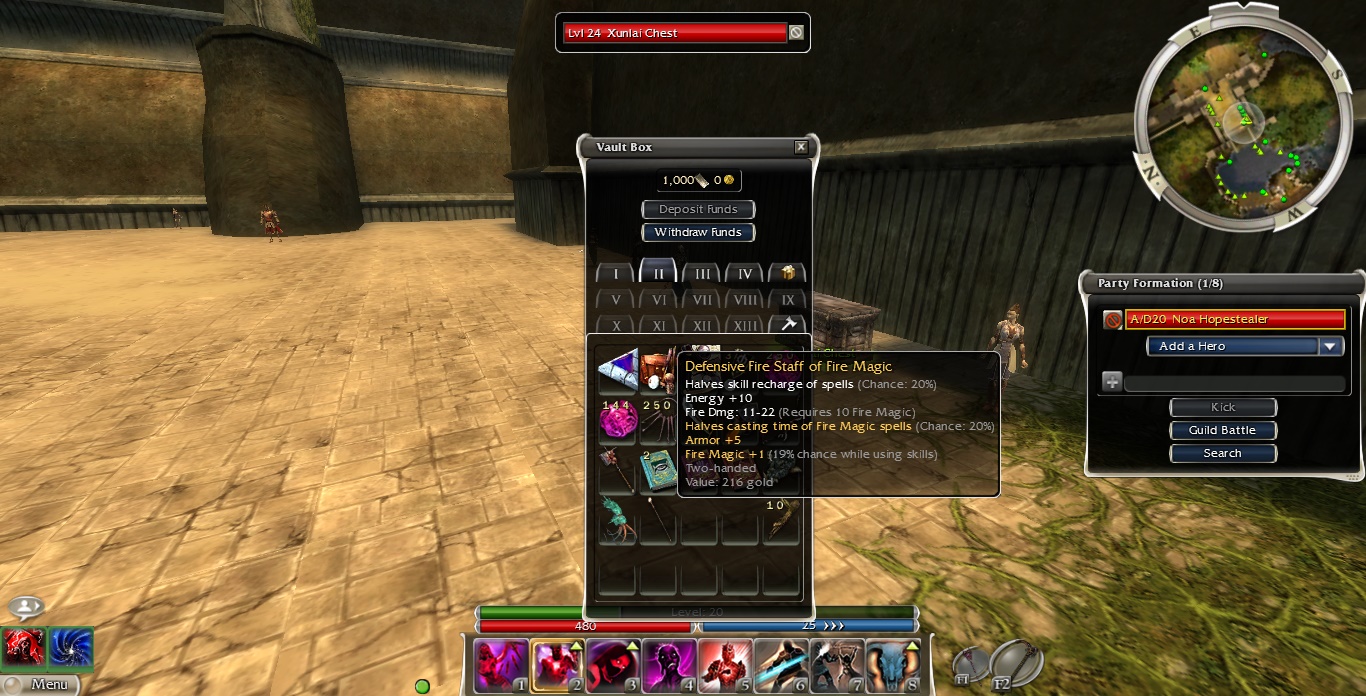
Task: Open the gold chest materials tab
Action: [788, 273]
